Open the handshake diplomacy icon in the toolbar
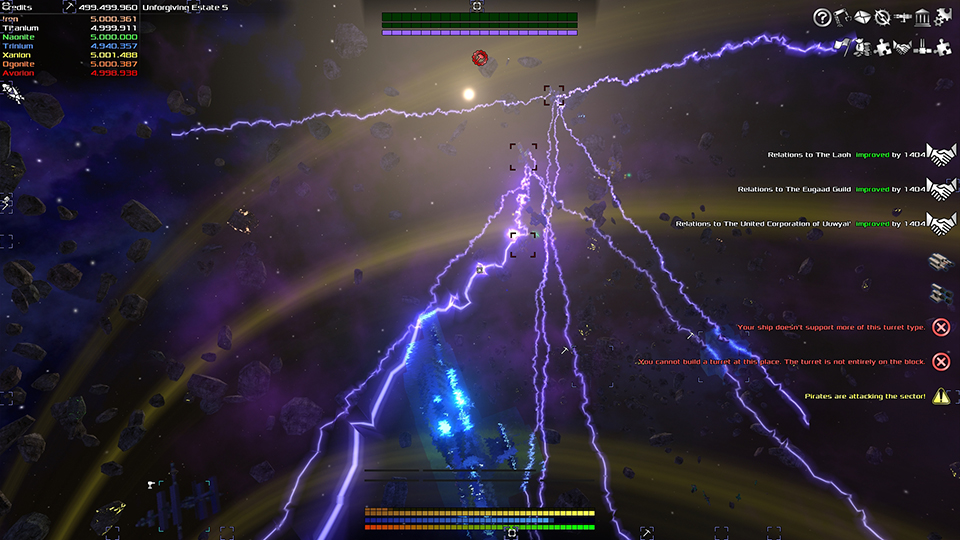The image size is (960, 540). (x=903, y=46)
